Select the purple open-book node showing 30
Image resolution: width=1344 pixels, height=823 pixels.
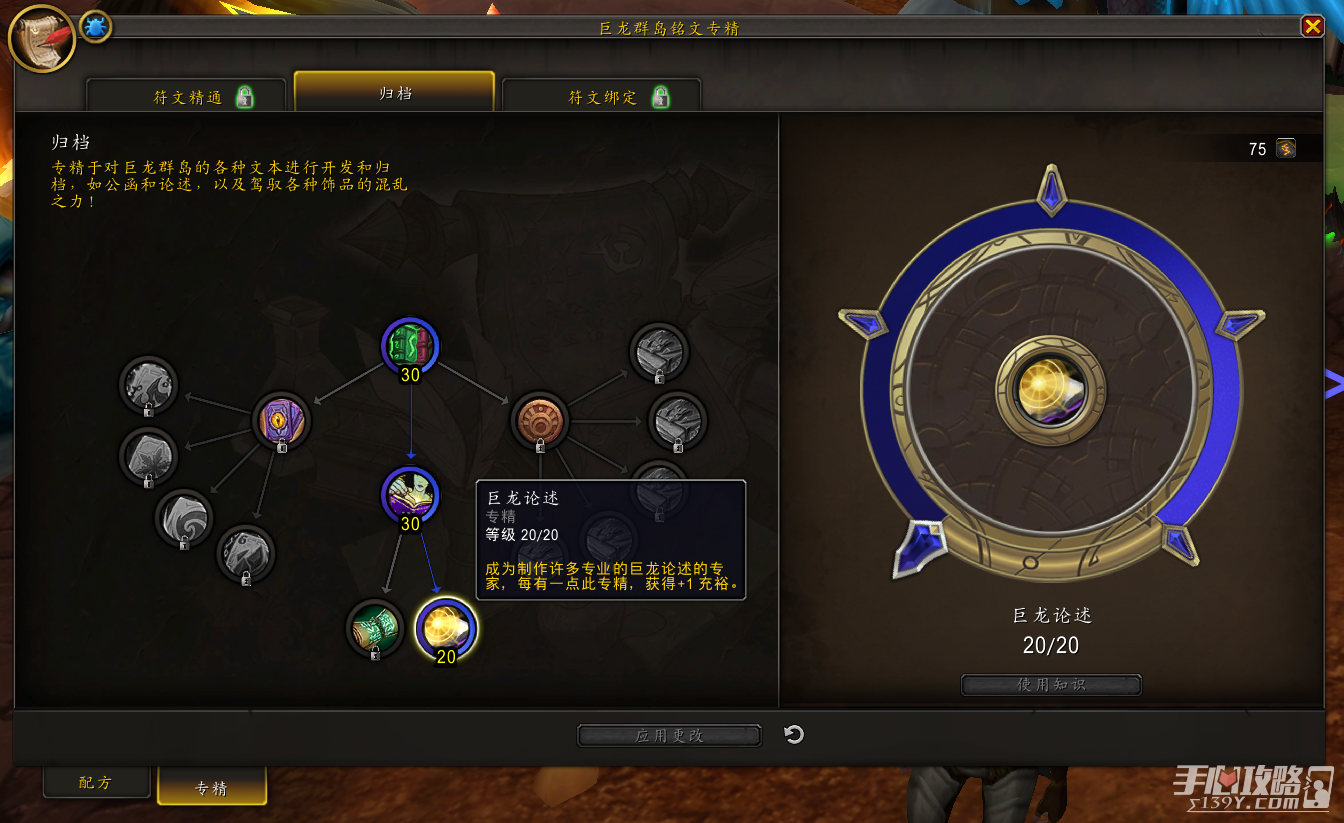pos(410,495)
